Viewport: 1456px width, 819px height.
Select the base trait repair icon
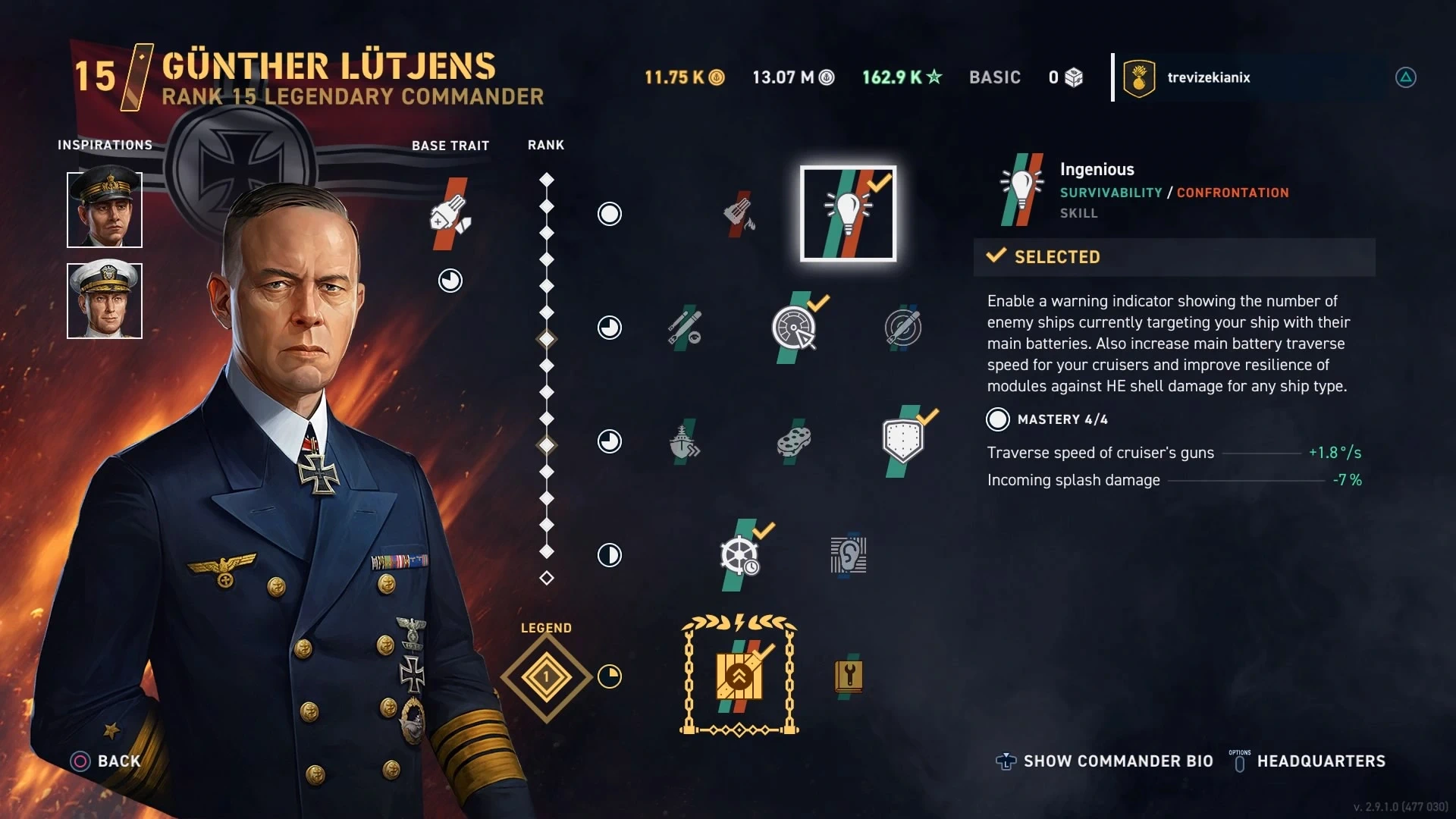pyautogui.click(x=450, y=215)
